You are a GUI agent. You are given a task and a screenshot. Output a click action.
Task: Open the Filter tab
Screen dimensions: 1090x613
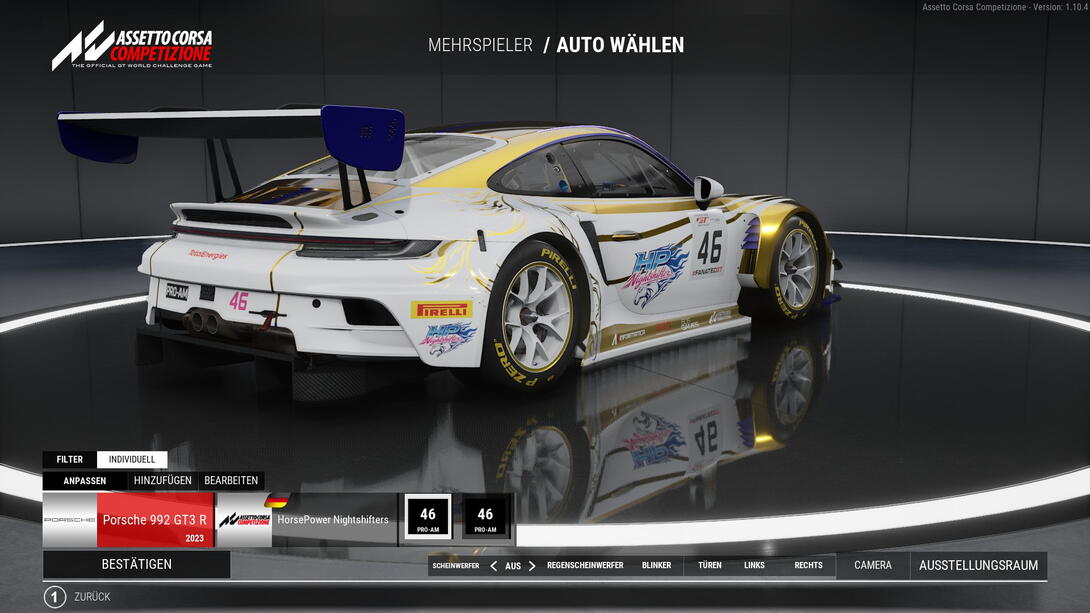click(x=70, y=460)
